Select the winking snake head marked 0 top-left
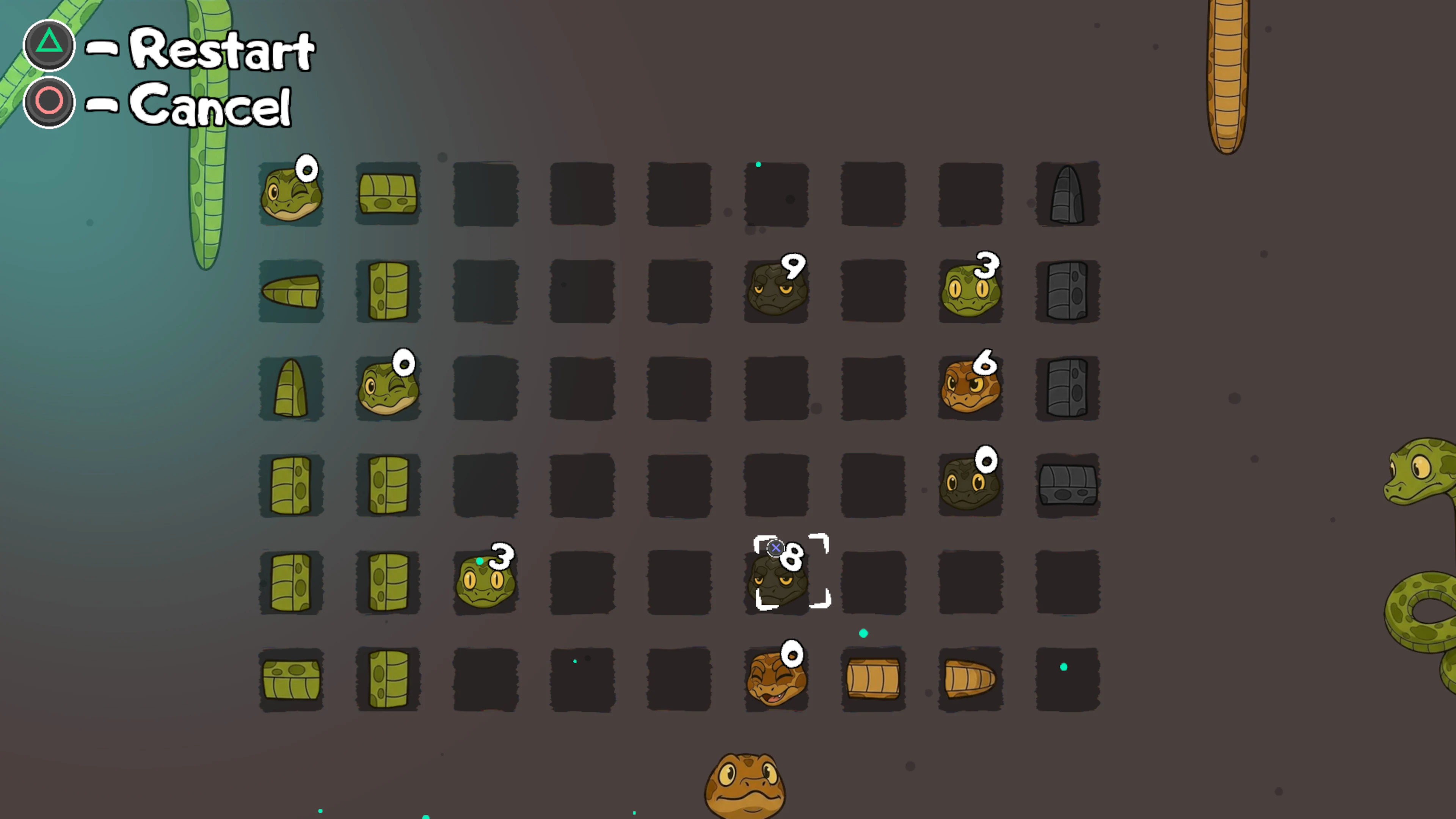 point(291,195)
